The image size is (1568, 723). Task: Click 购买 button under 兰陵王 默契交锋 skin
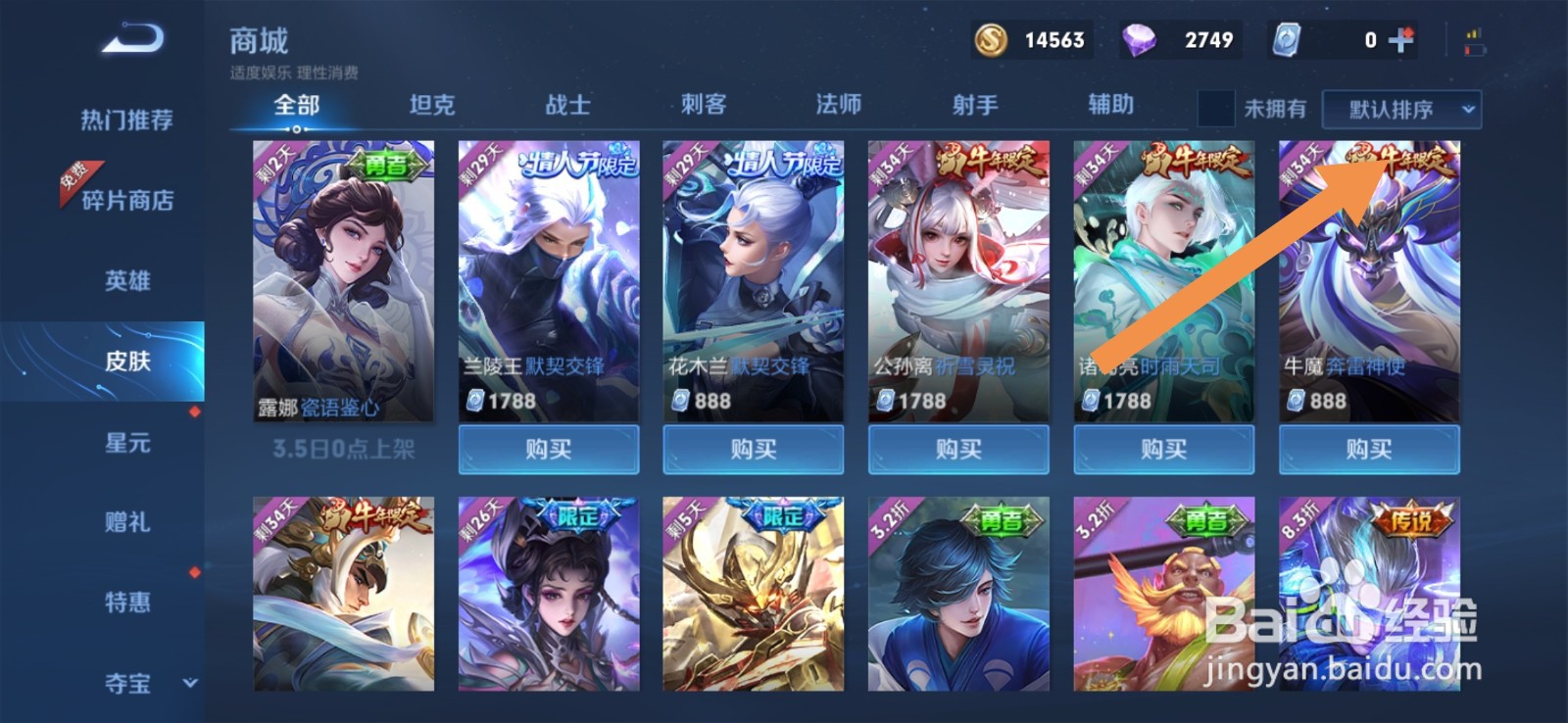pos(549,450)
